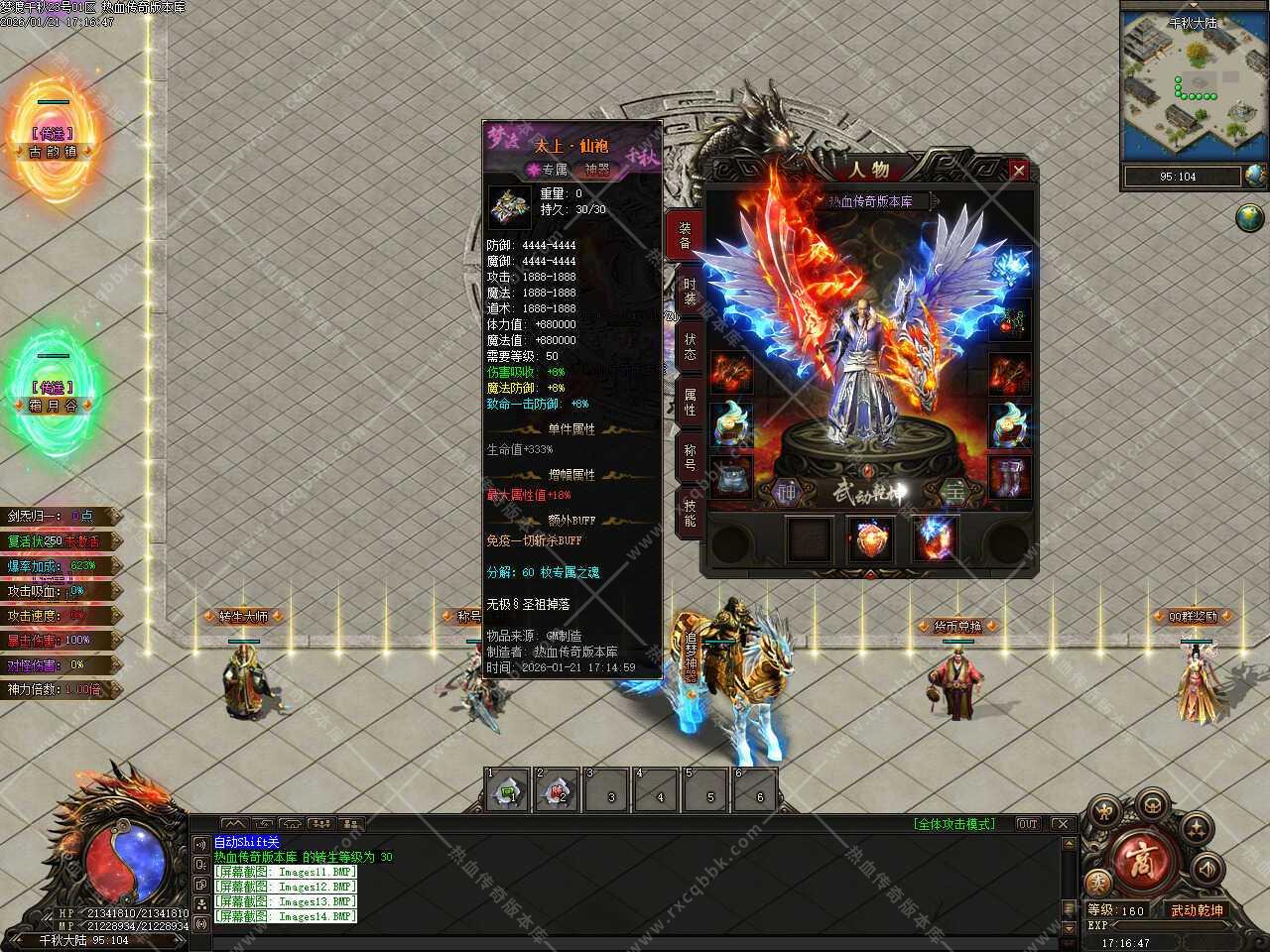Click the 宝 hexagon button
The image size is (1270, 952).
pos(954,490)
